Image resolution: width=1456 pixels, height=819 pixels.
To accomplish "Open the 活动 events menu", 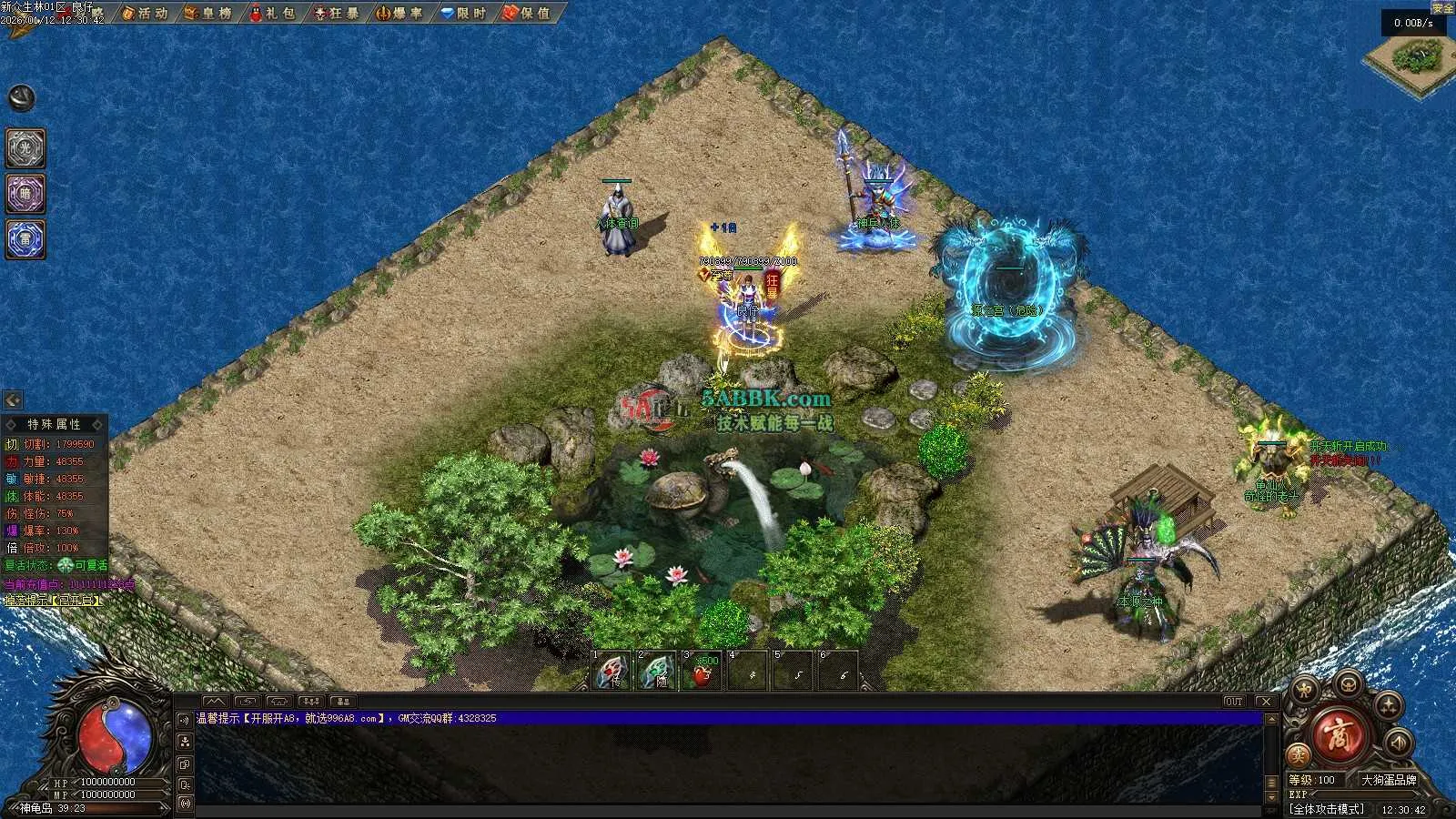I will 146,13.
